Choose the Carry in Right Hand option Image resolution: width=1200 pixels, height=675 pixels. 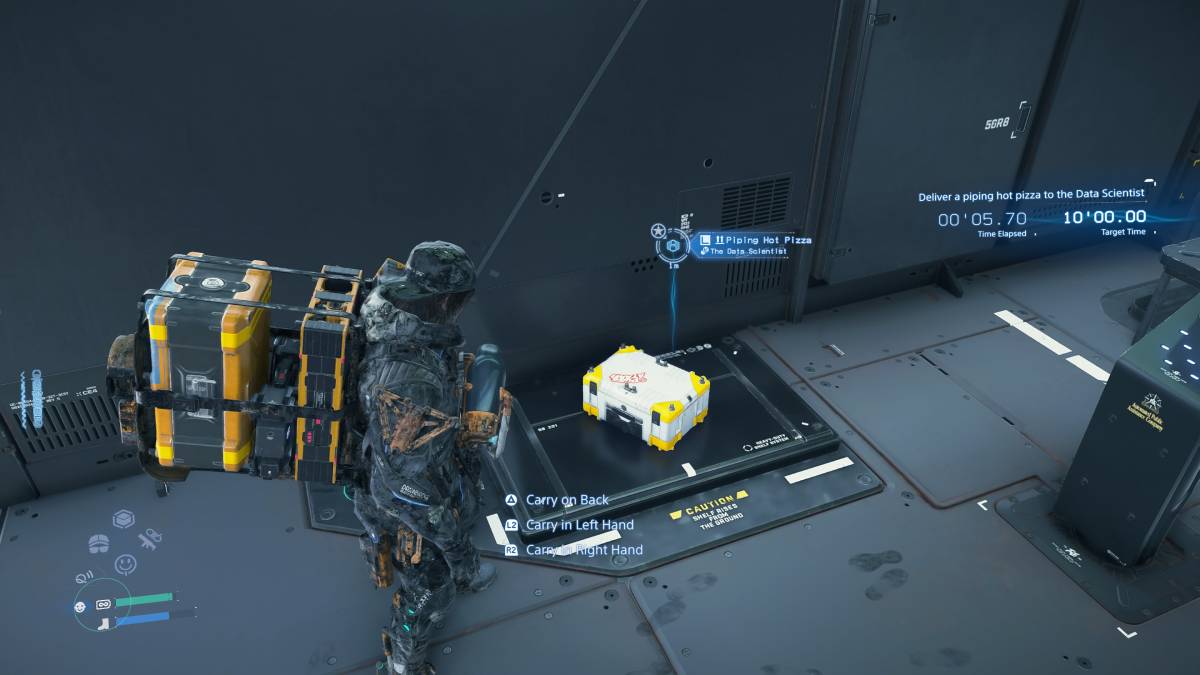[x=584, y=550]
